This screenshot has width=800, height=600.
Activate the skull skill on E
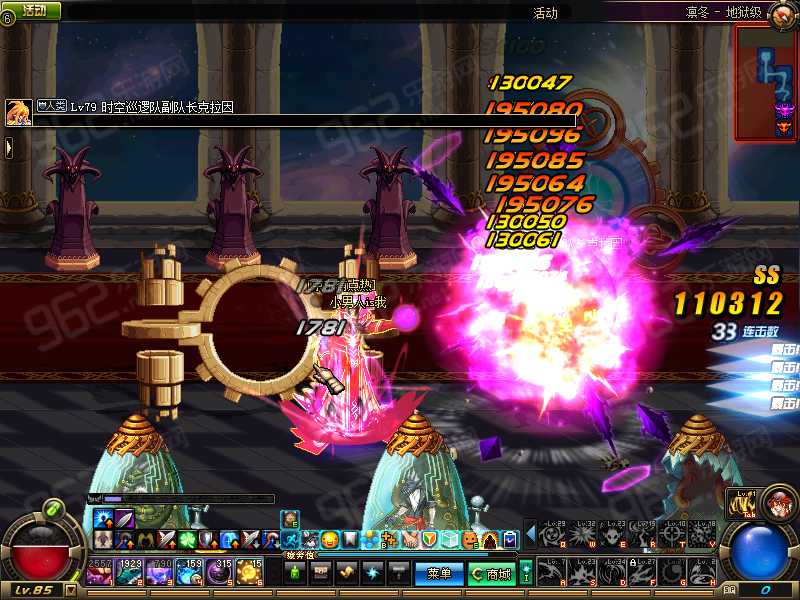611,534
